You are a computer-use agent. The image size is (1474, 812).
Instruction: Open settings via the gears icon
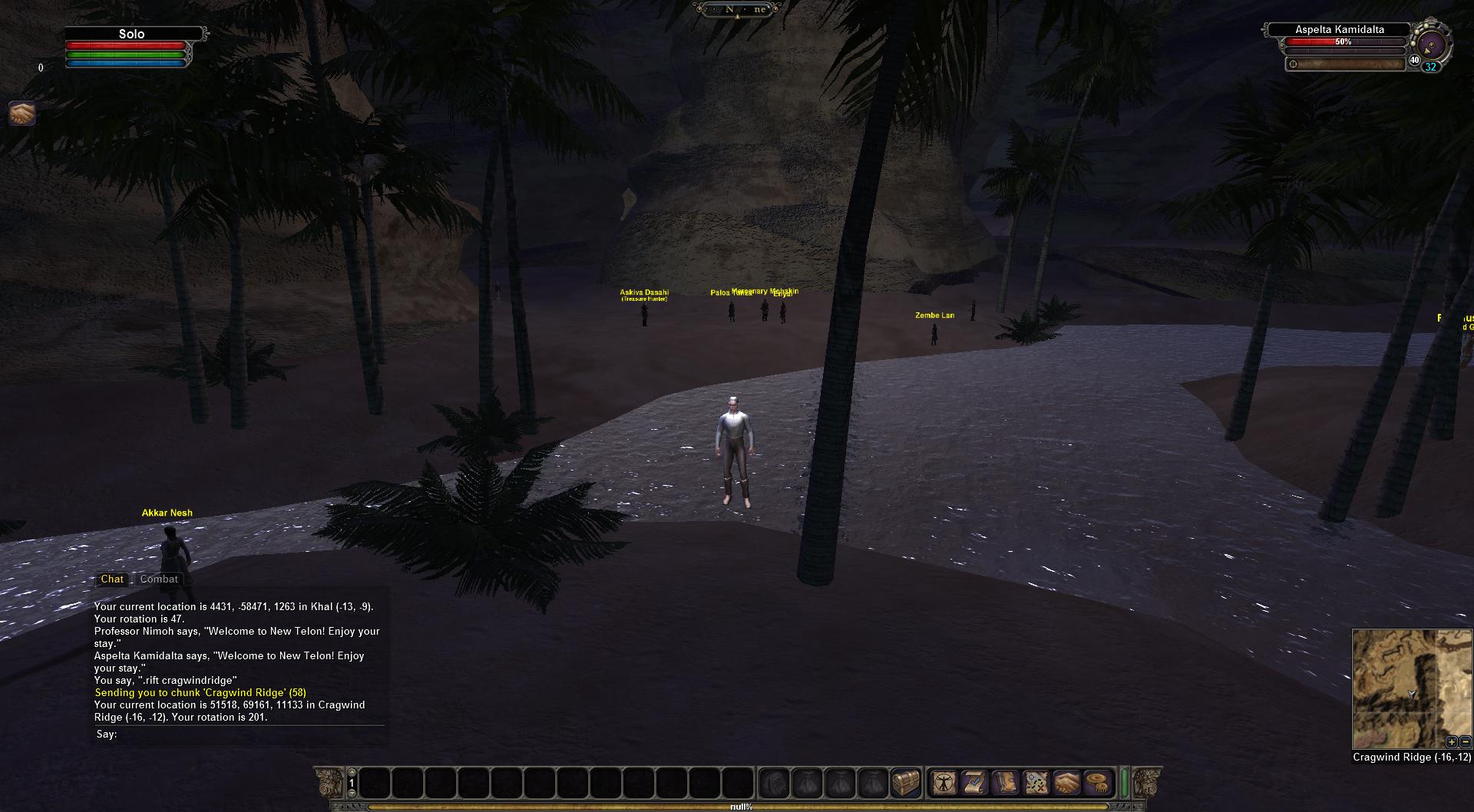pyautogui.click(x=1098, y=783)
